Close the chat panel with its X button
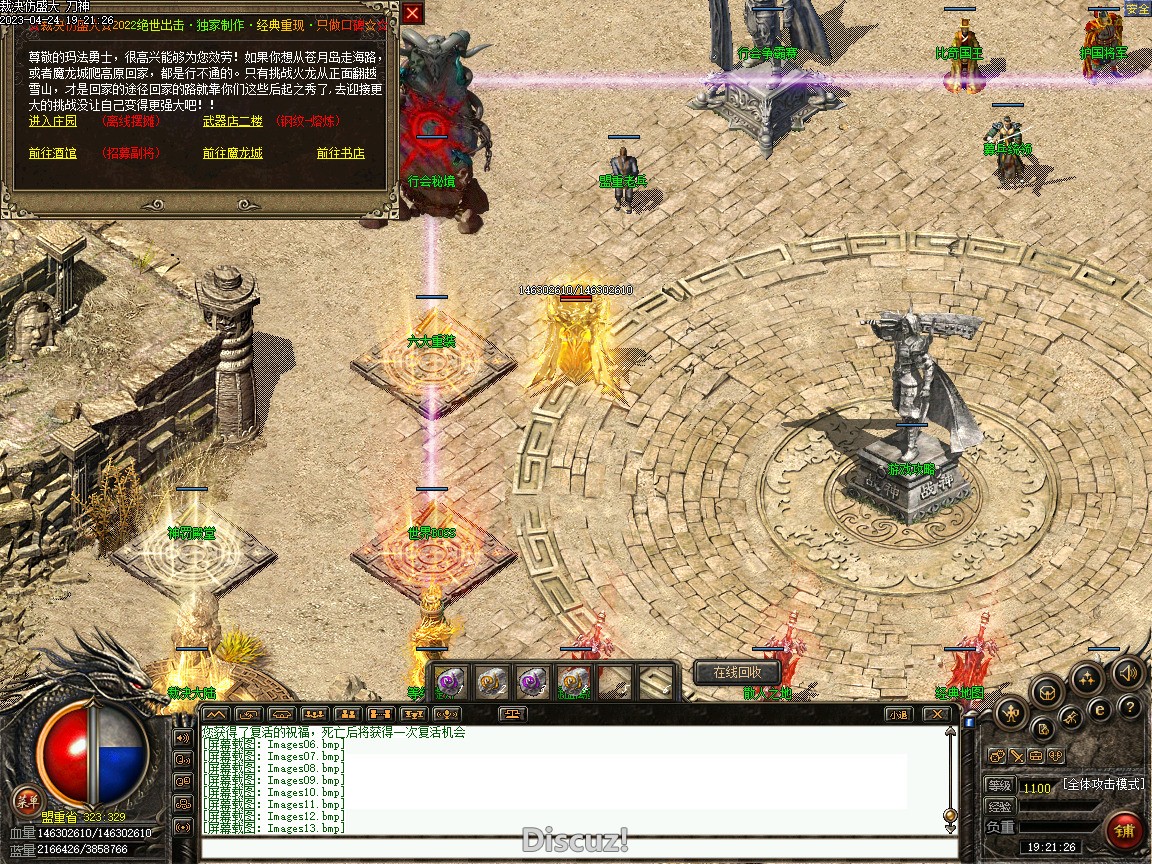This screenshot has width=1152, height=864. (935, 714)
